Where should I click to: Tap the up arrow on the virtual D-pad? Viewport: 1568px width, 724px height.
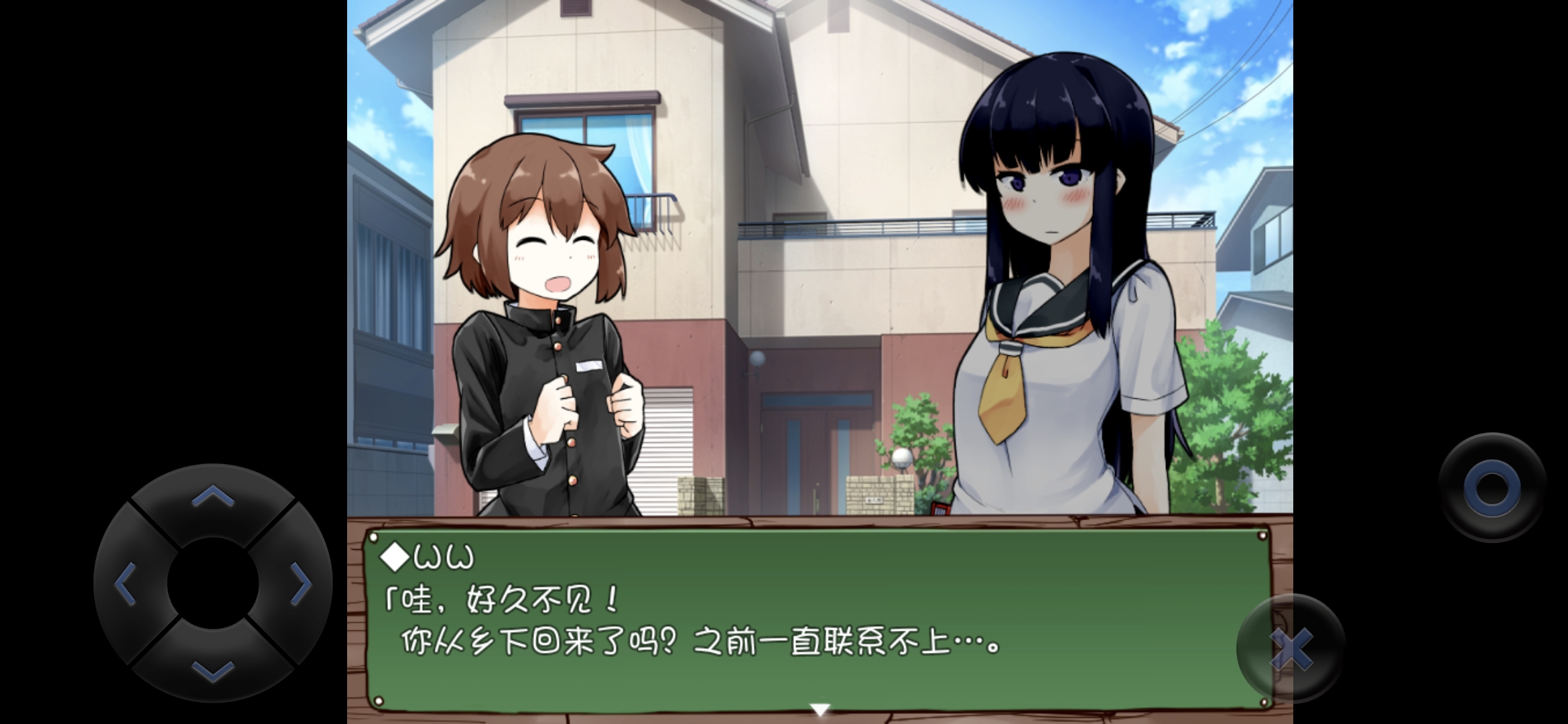click(x=213, y=496)
